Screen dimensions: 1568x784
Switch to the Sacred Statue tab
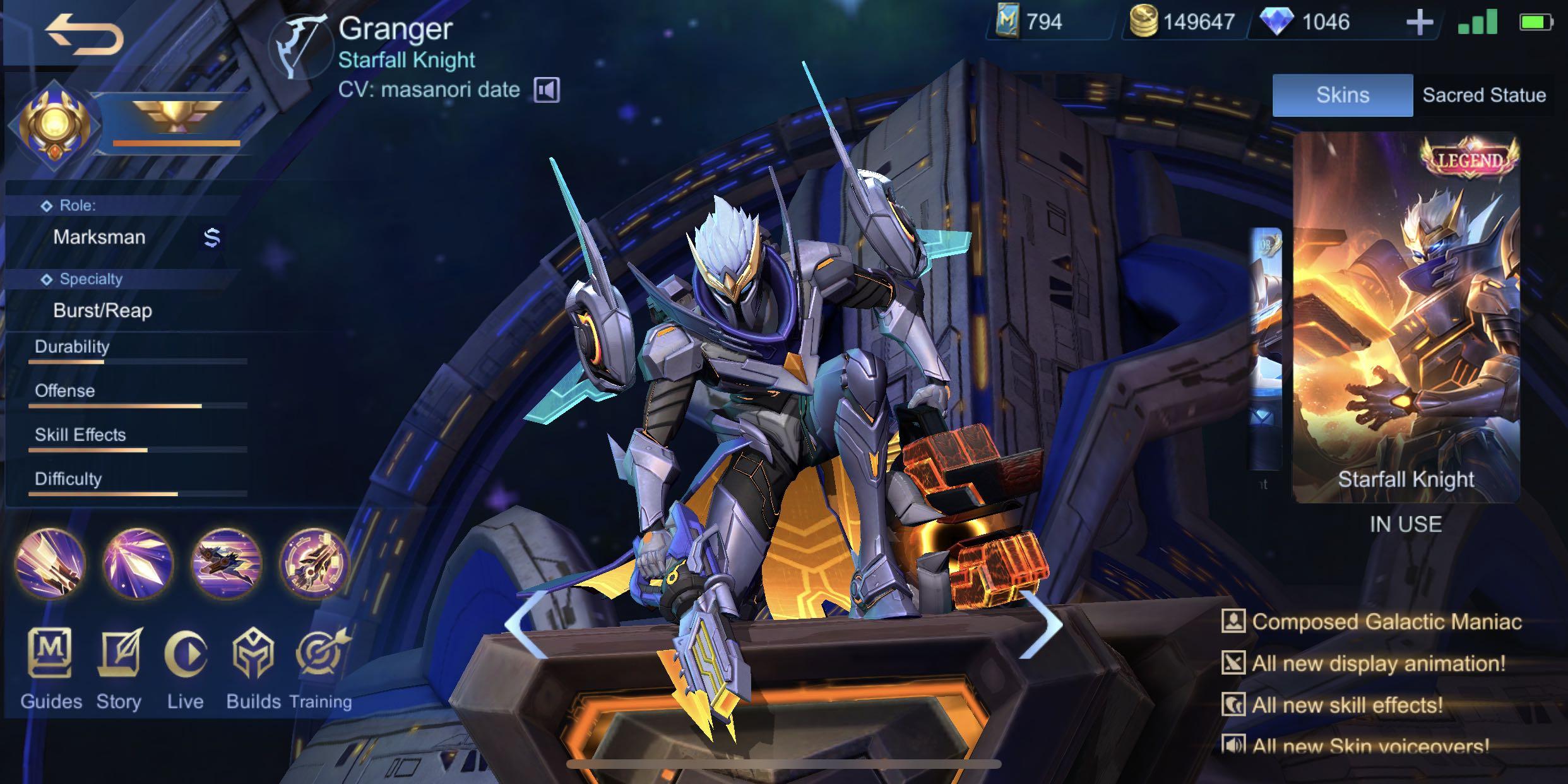point(1483,95)
